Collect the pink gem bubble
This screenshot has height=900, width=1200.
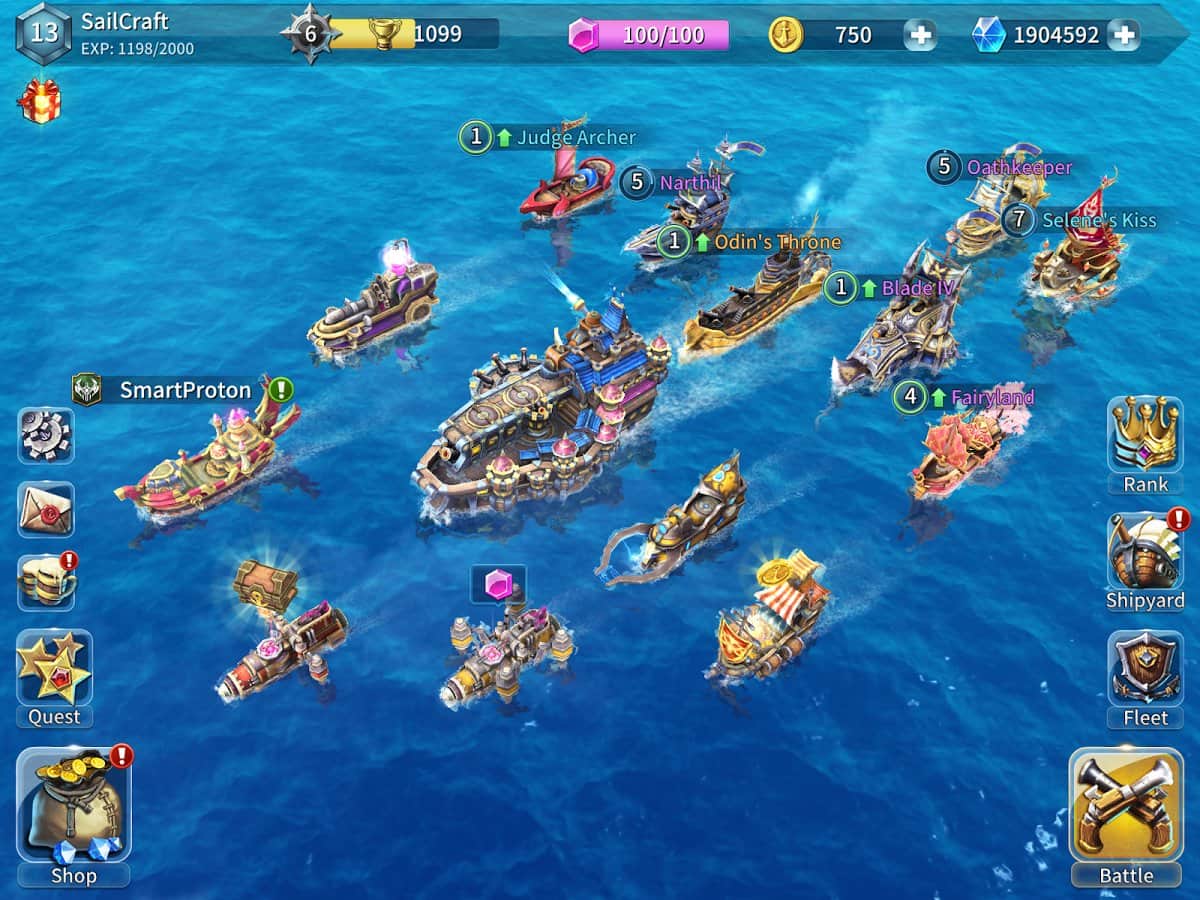[x=498, y=585]
